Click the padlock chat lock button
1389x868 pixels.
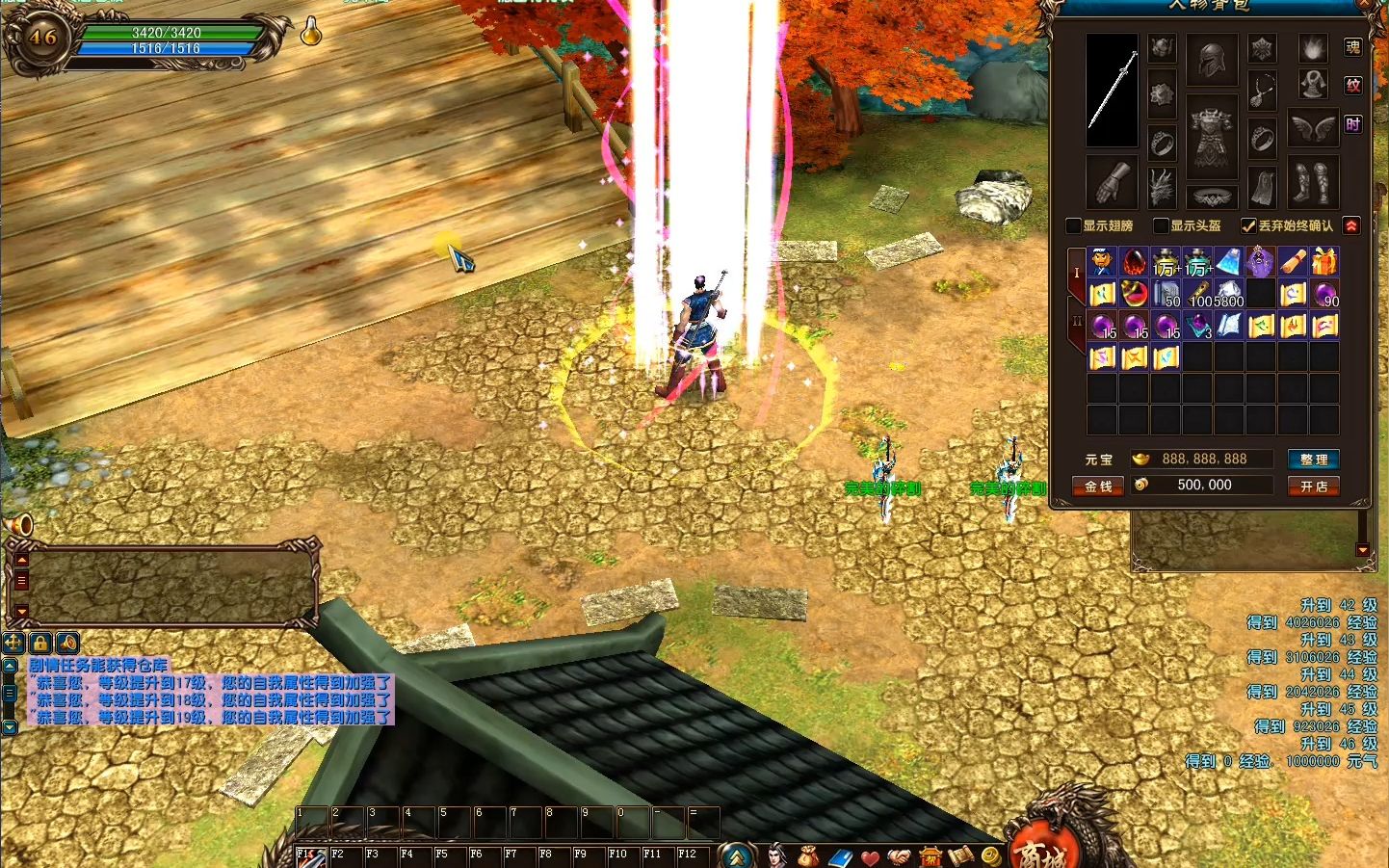[40, 643]
